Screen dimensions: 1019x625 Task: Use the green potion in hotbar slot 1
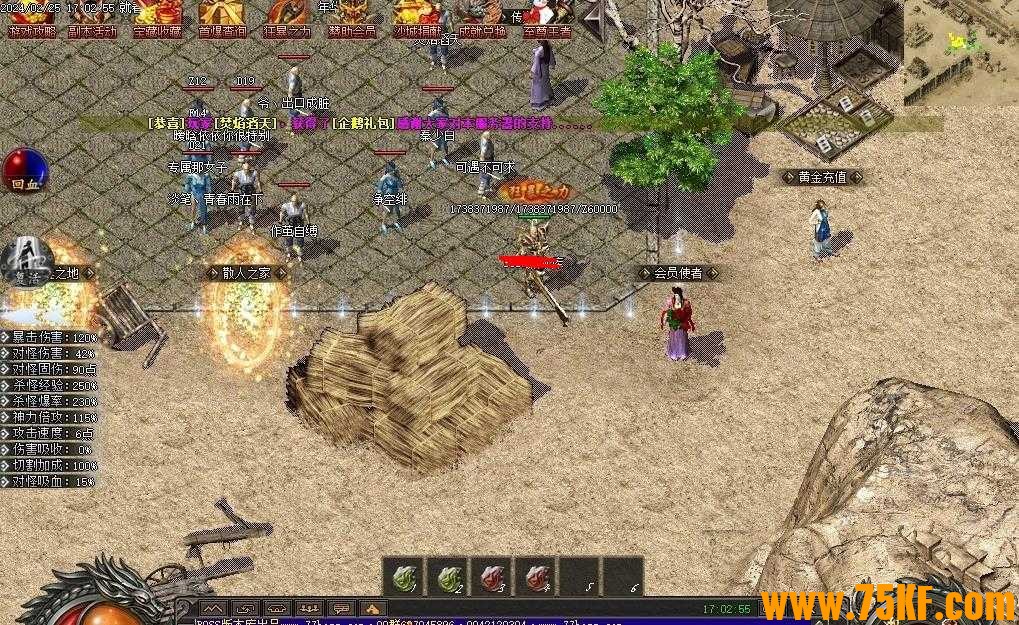click(403, 577)
